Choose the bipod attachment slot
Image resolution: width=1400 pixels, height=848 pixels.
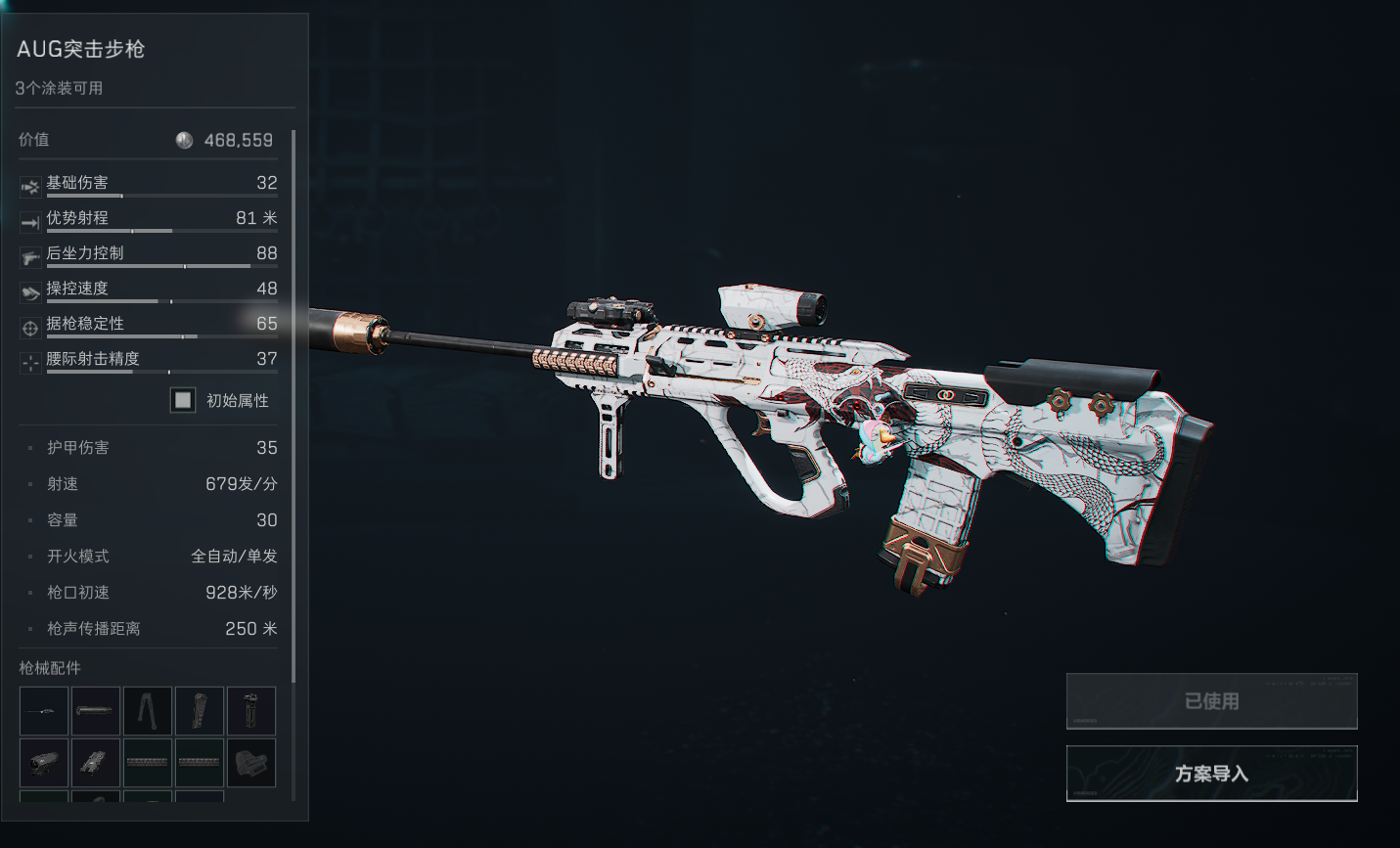(x=148, y=711)
